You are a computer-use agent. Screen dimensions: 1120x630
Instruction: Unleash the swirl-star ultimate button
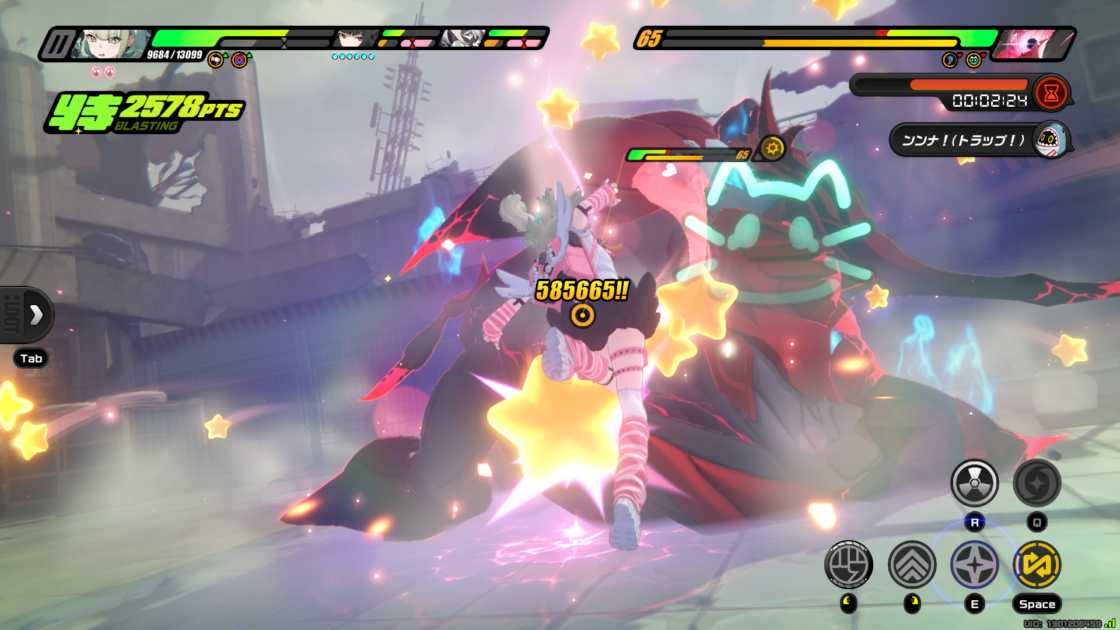point(1037,484)
